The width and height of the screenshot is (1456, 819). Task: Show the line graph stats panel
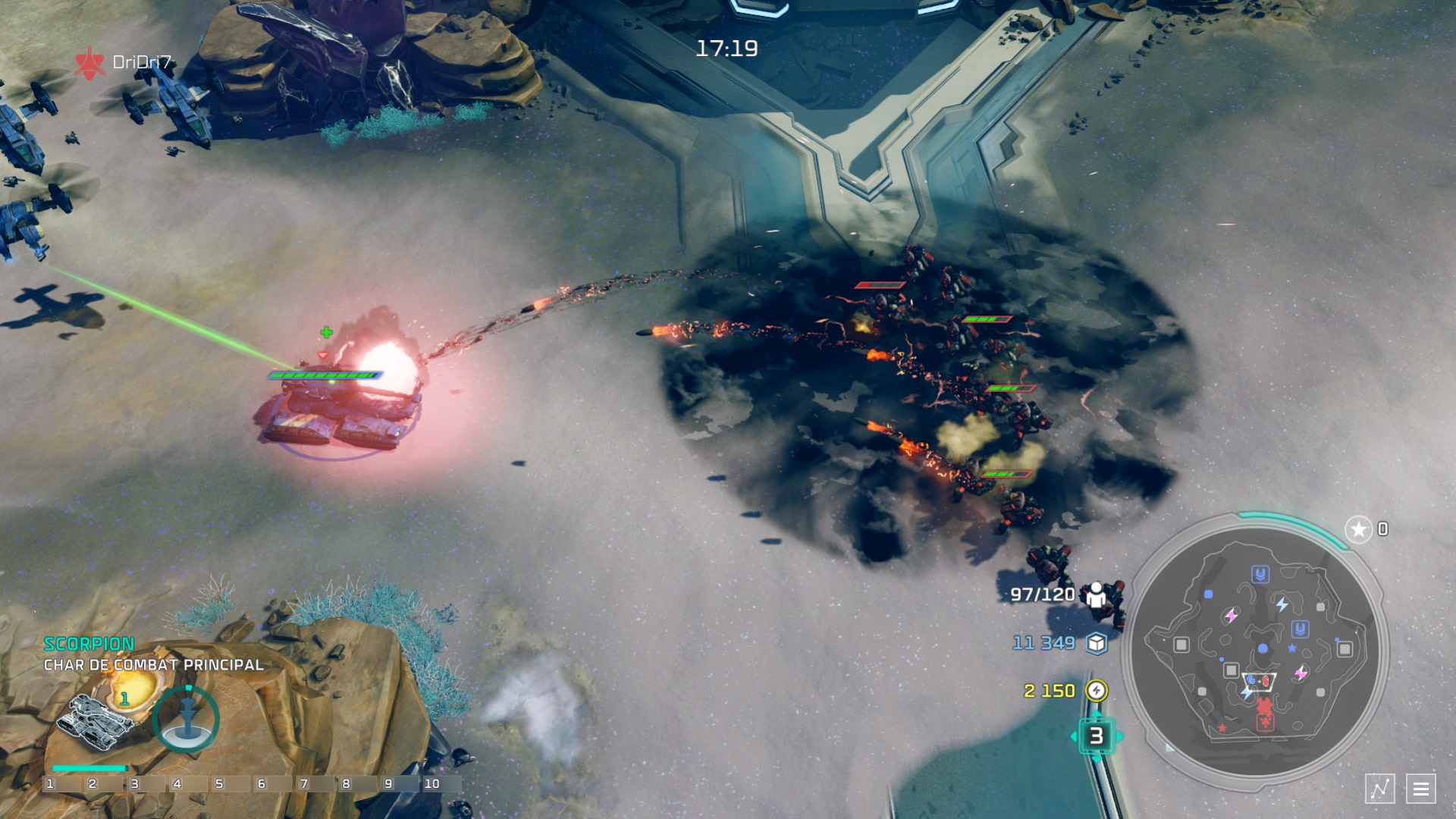[1379, 789]
